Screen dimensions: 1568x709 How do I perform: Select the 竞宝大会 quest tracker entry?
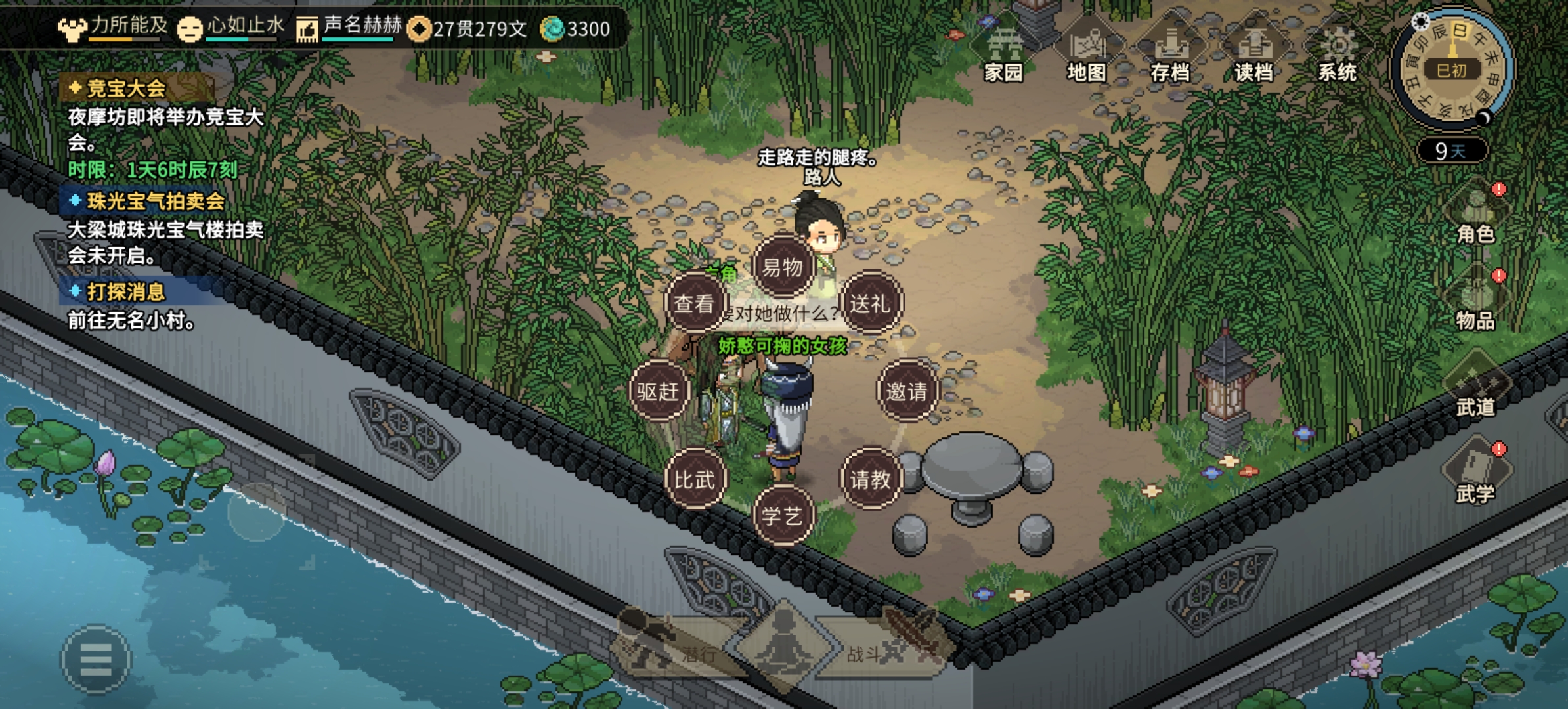pos(126,88)
